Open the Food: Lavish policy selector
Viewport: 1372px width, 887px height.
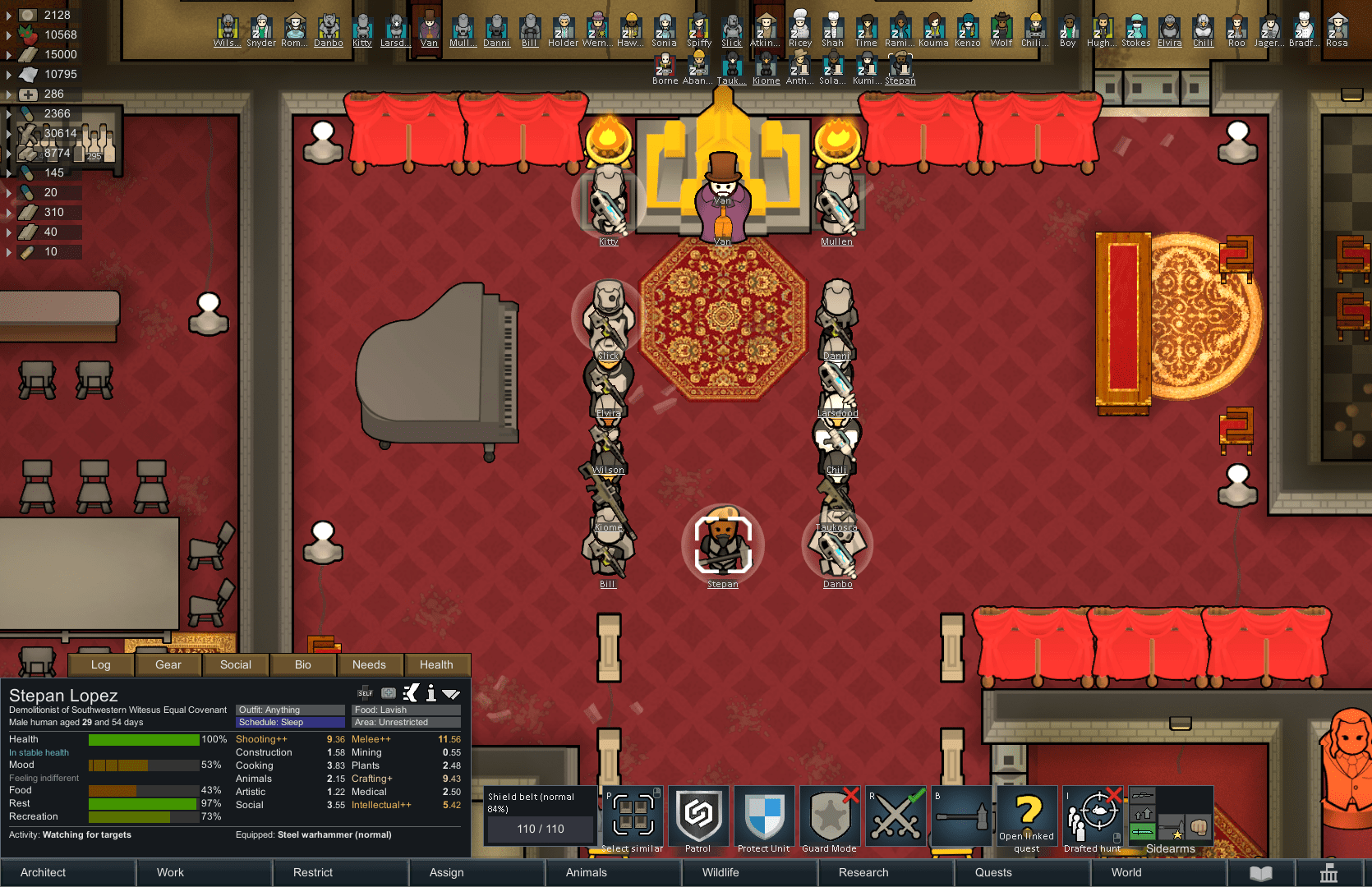pyautogui.click(x=405, y=710)
